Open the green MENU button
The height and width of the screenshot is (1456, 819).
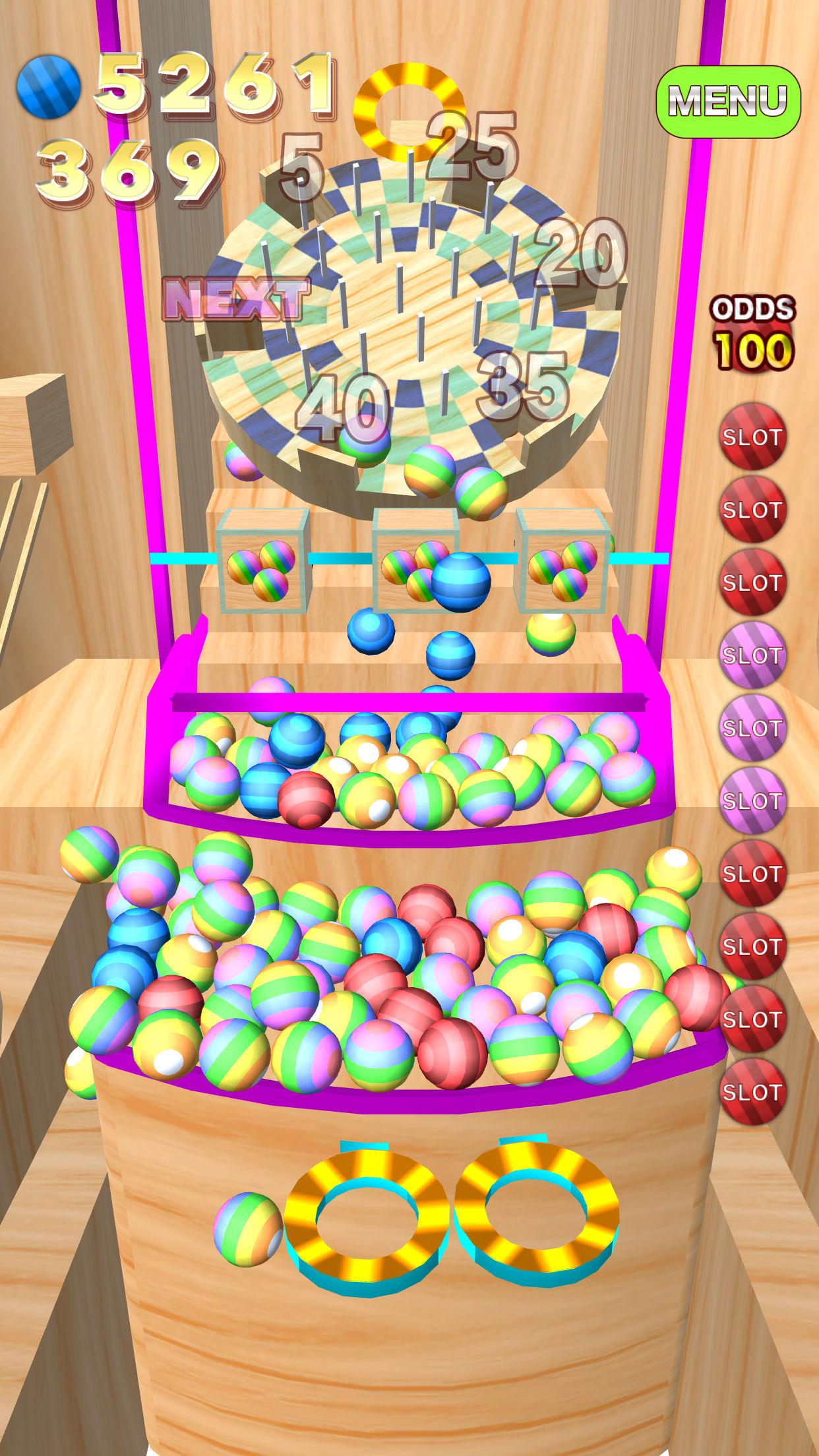728,101
